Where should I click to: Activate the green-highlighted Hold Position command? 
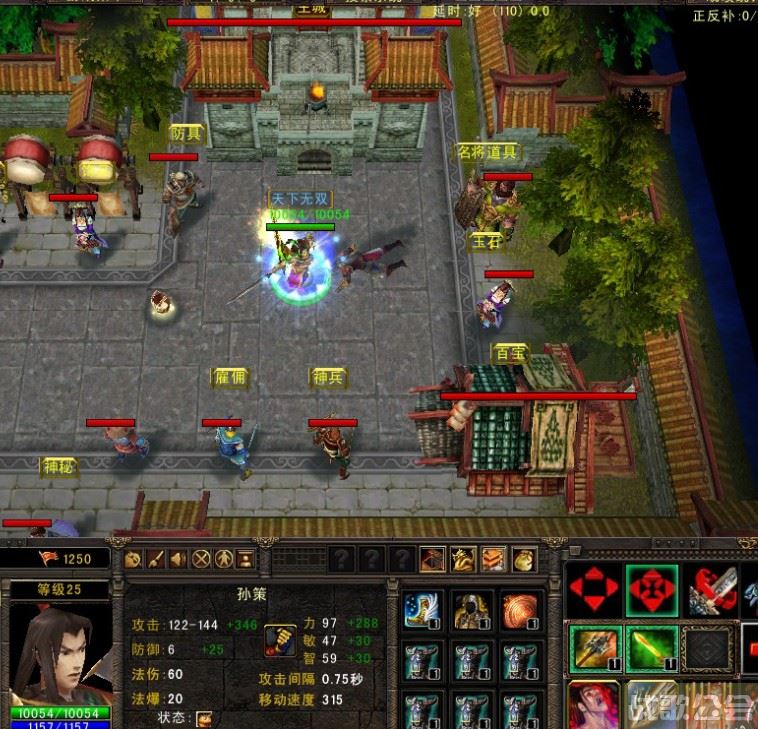[x=651, y=591]
